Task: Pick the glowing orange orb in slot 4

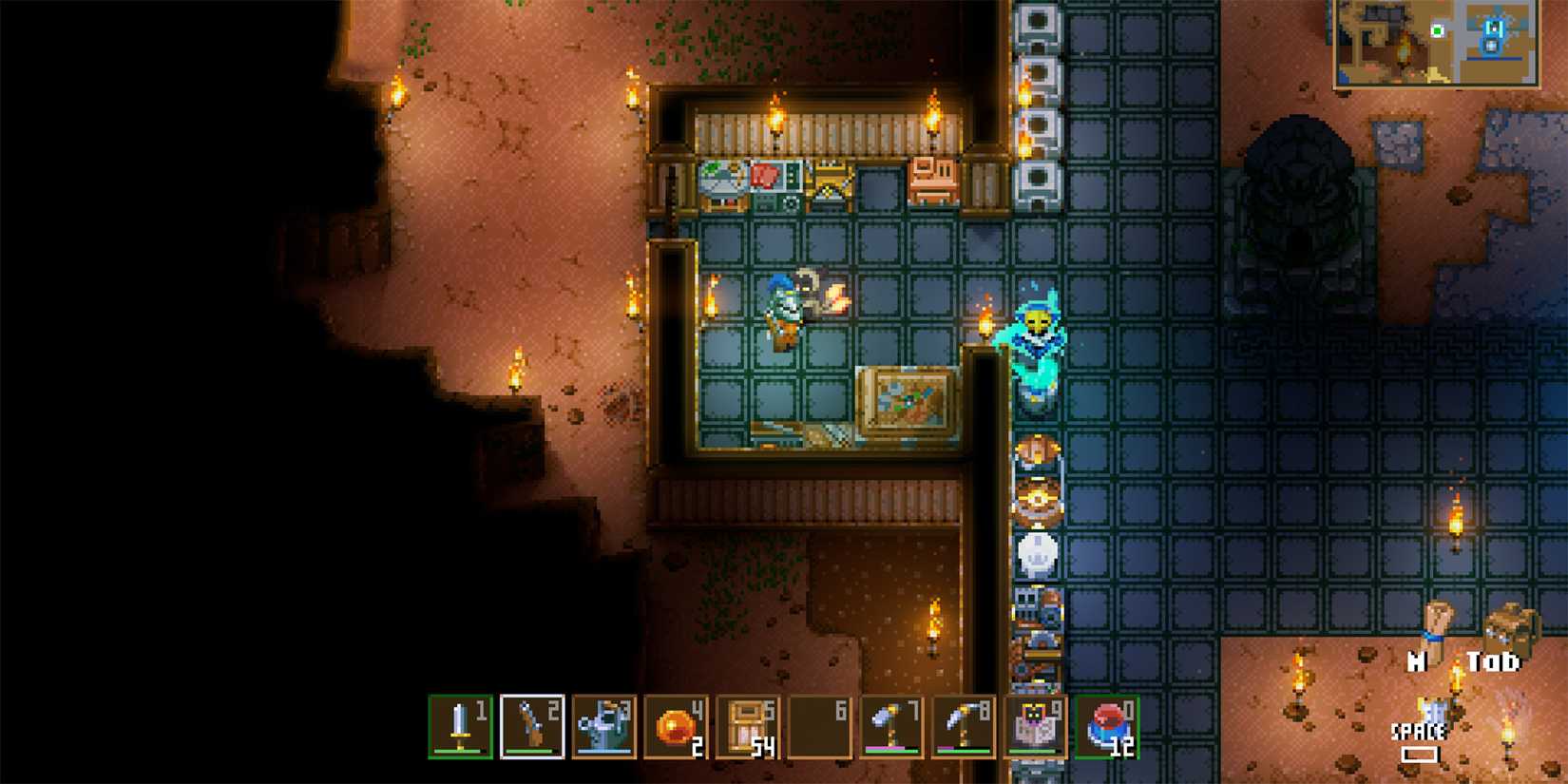Action: tap(674, 725)
